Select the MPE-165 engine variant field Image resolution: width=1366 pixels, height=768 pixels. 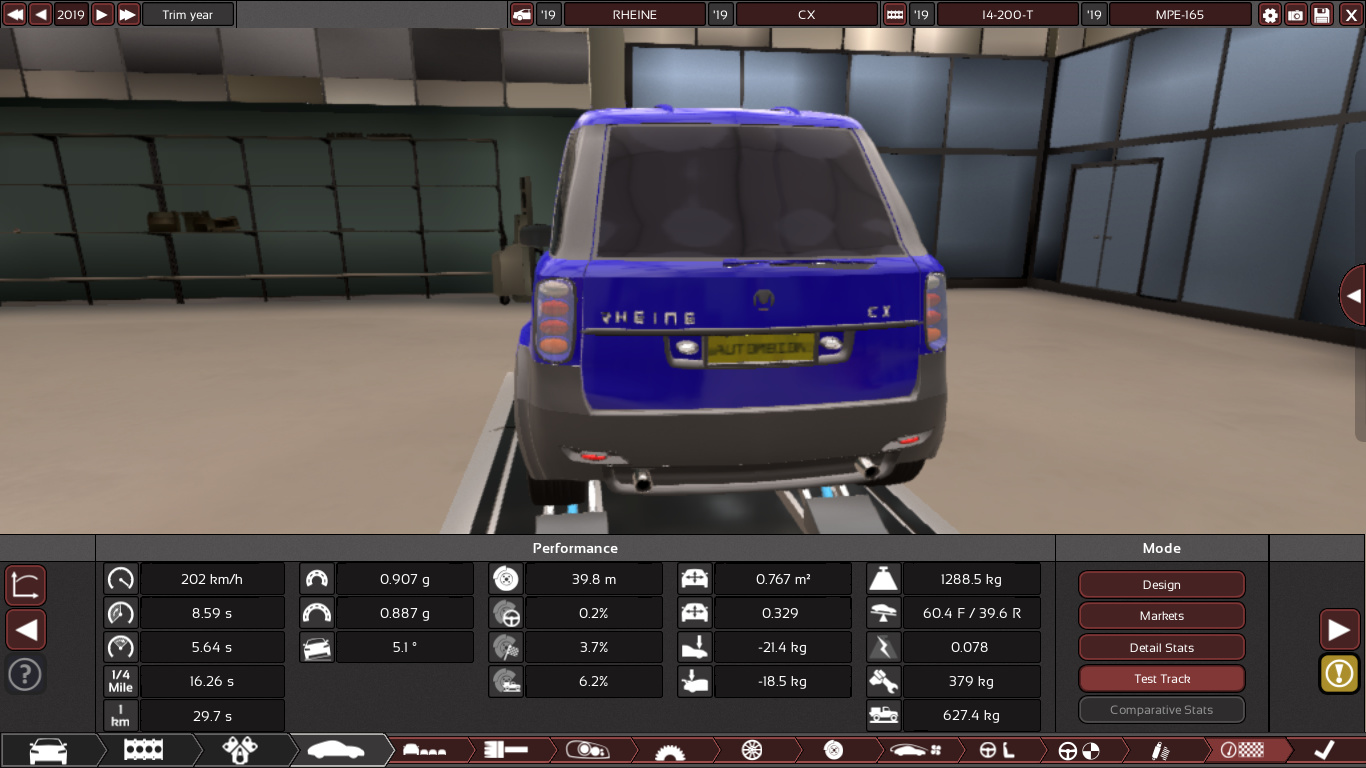point(1181,15)
